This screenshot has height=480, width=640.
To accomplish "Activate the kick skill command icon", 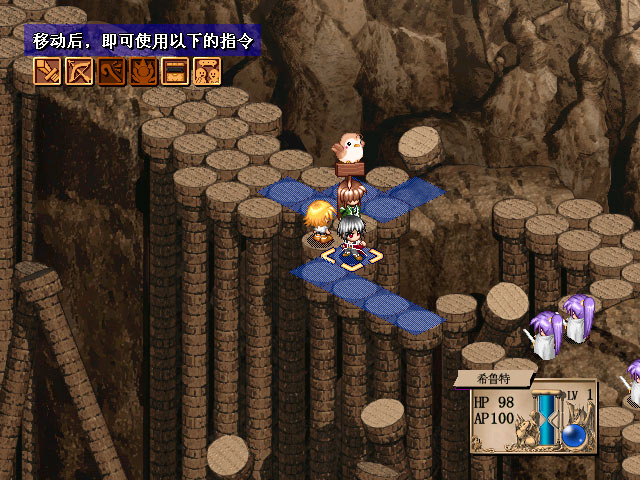I will (112, 72).
